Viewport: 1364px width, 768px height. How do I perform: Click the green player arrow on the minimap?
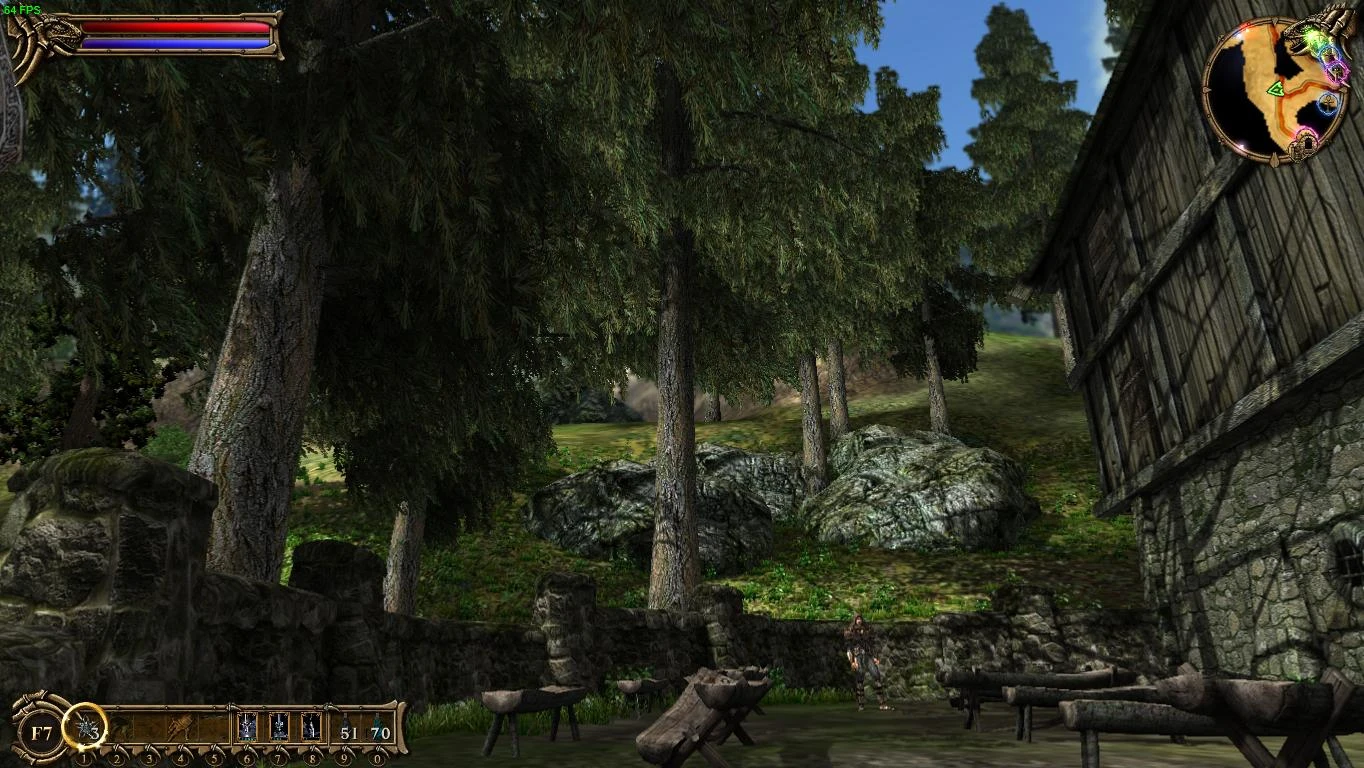click(1278, 88)
